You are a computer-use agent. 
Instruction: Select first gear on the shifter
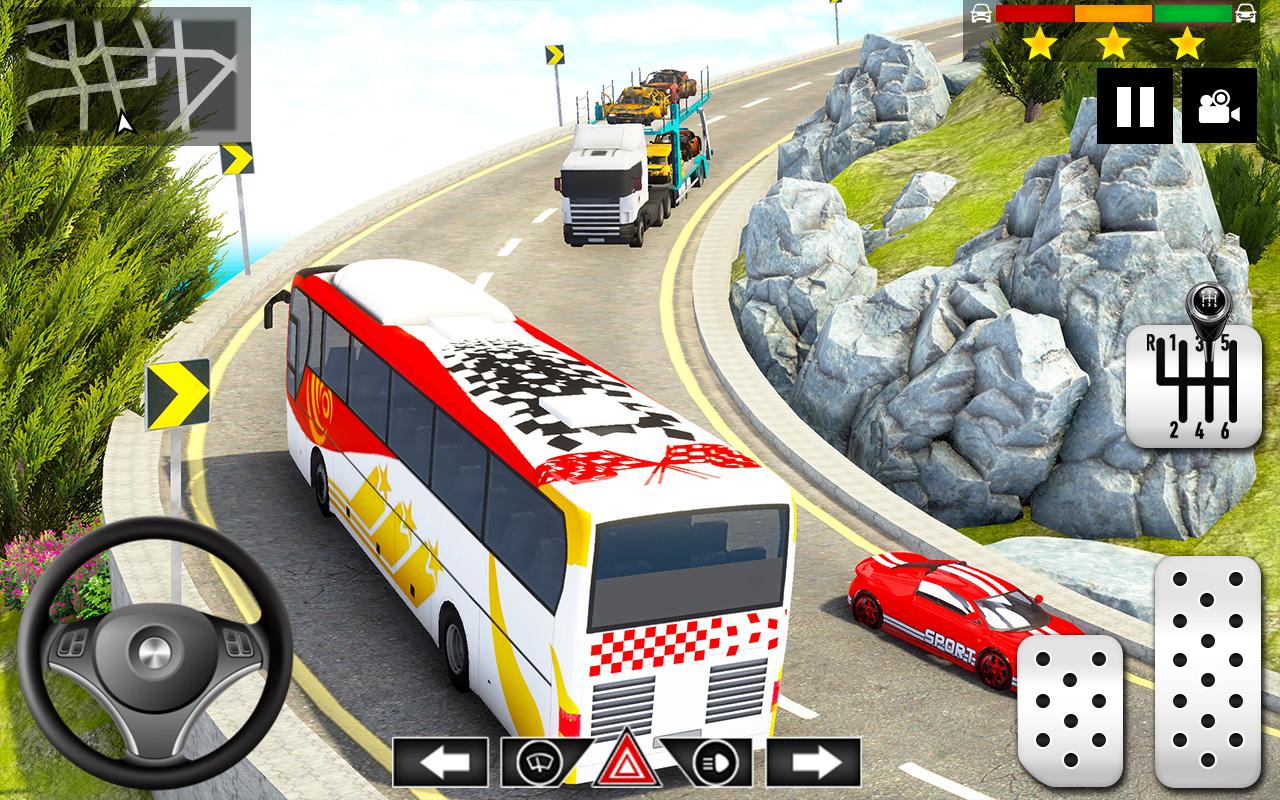point(1174,340)
